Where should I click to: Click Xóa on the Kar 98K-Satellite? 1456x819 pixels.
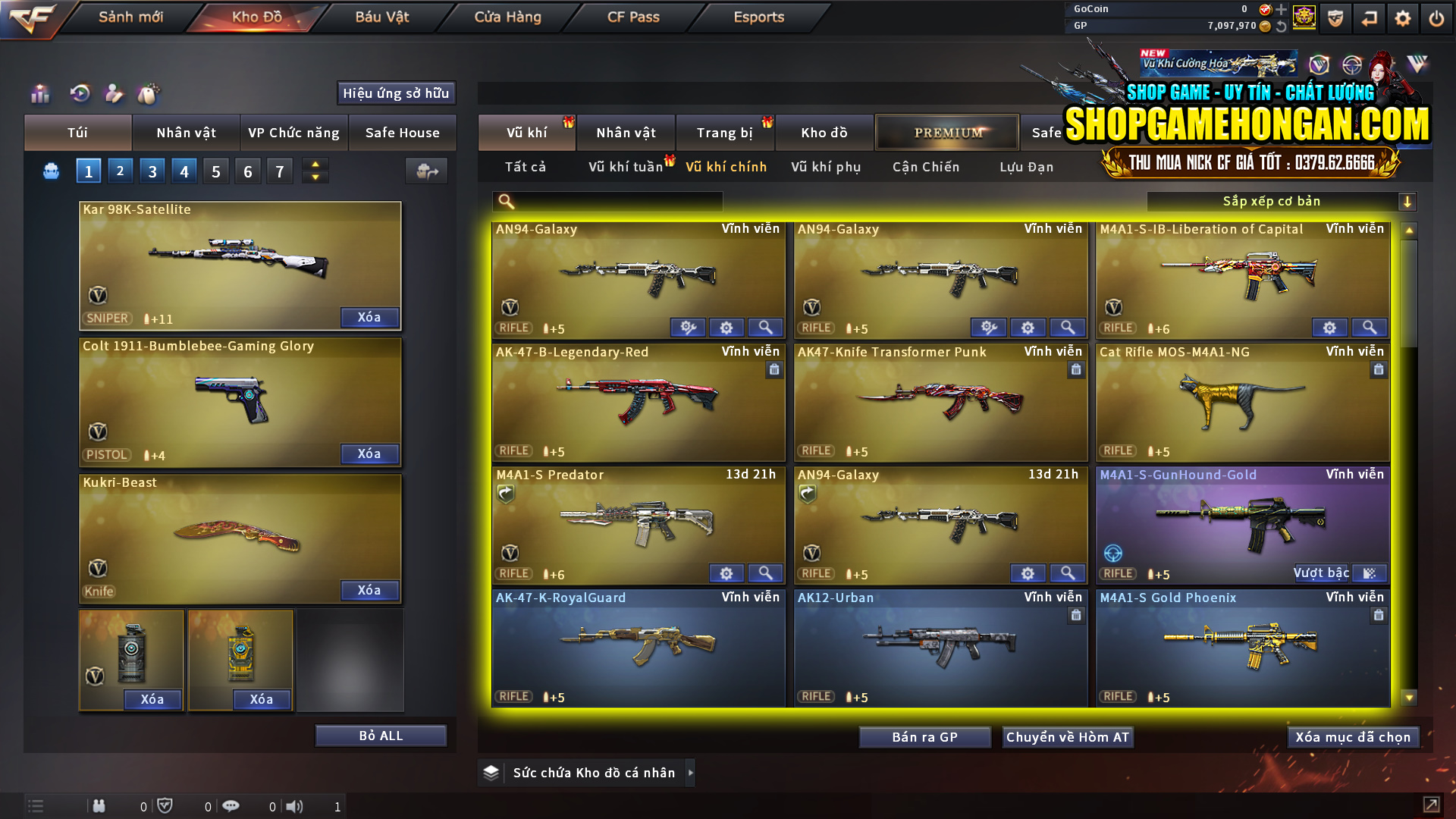point(369,317)
